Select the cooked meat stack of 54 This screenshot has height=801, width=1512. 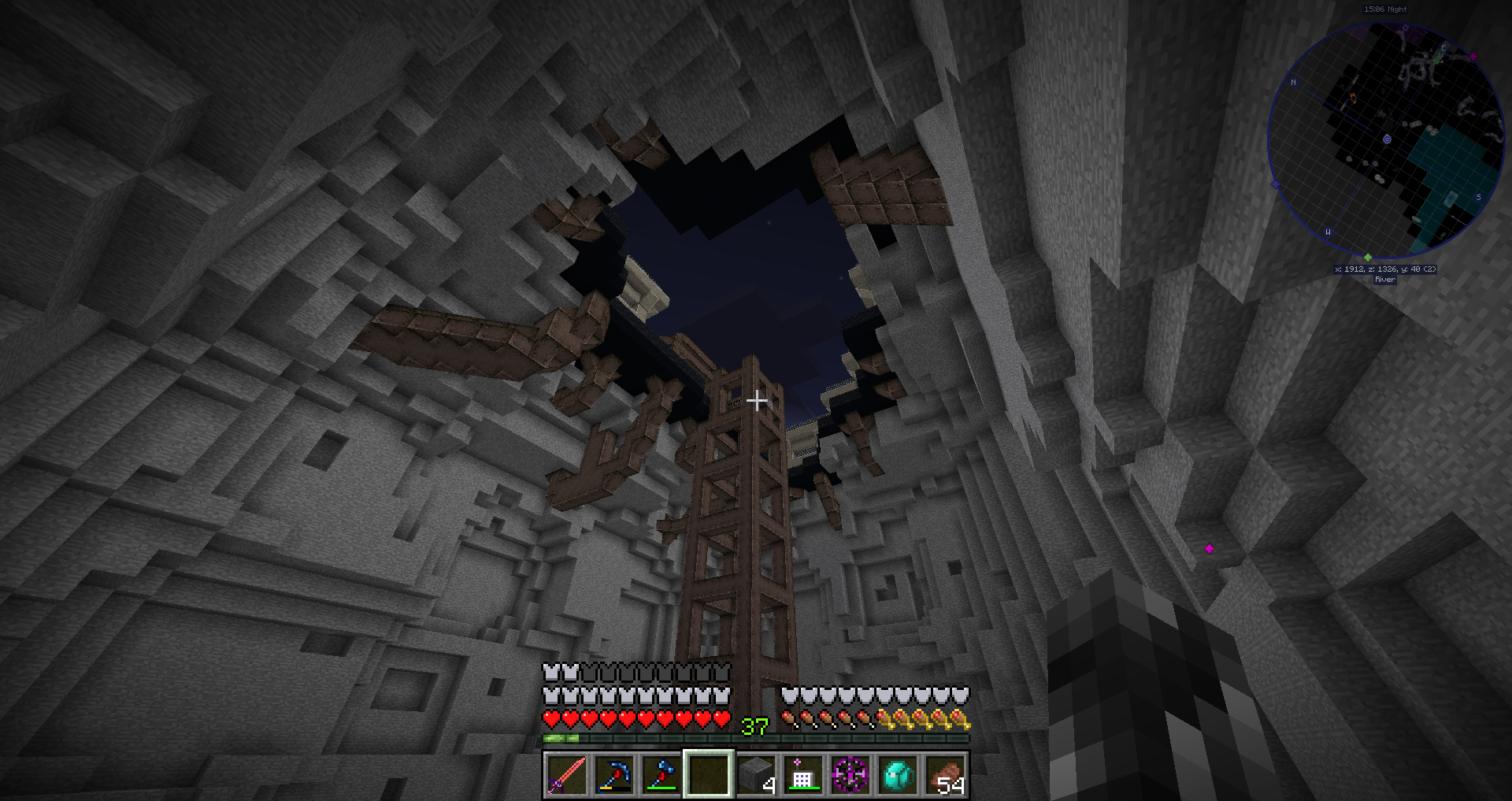pyautogui.click(x=945, y=775)
